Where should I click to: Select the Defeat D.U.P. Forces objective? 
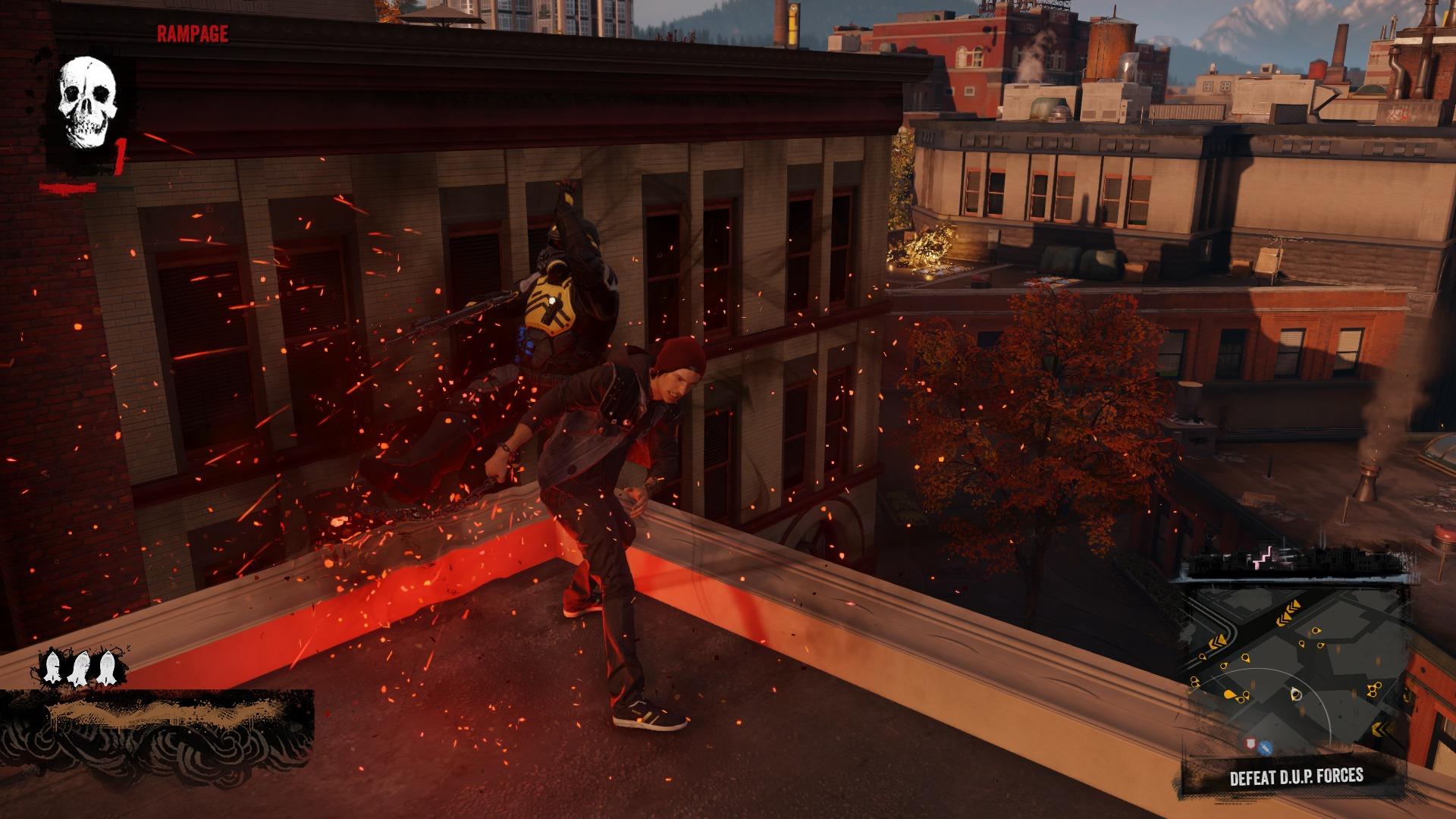(1296, 777)
